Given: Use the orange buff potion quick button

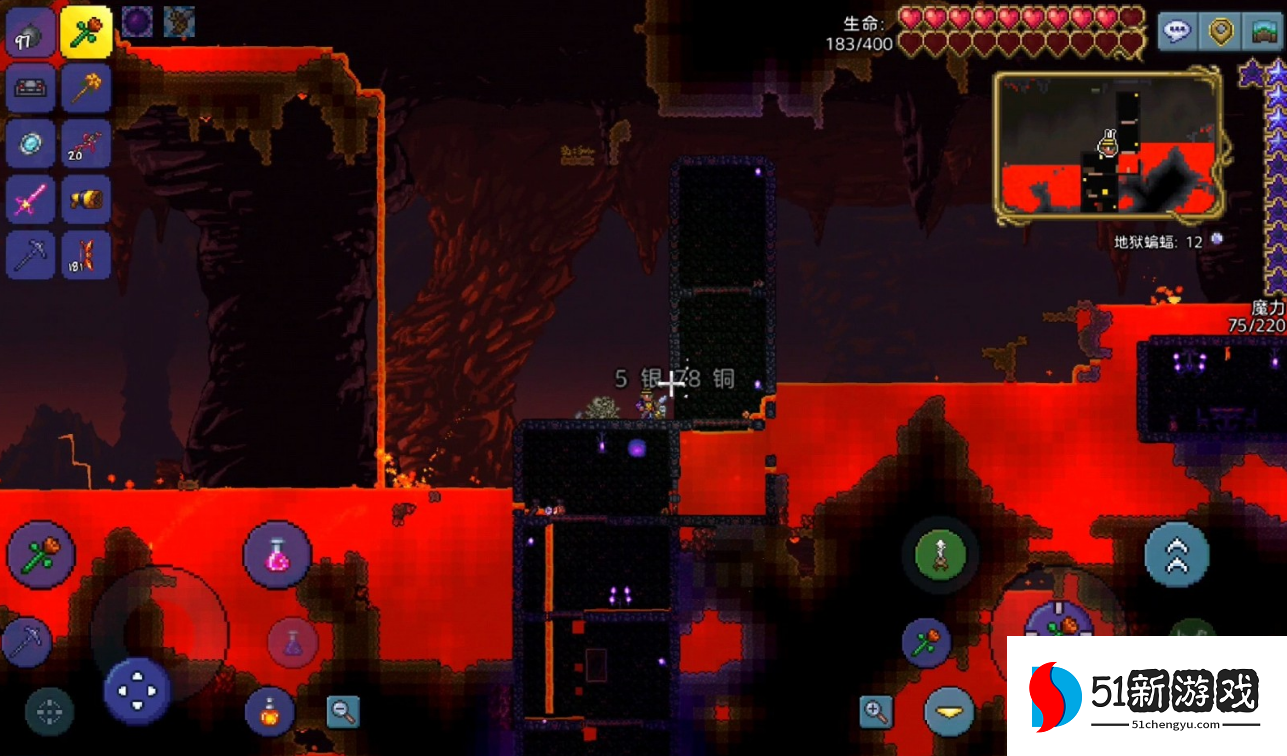Looking at the screenshot, I should coord(270,711).
